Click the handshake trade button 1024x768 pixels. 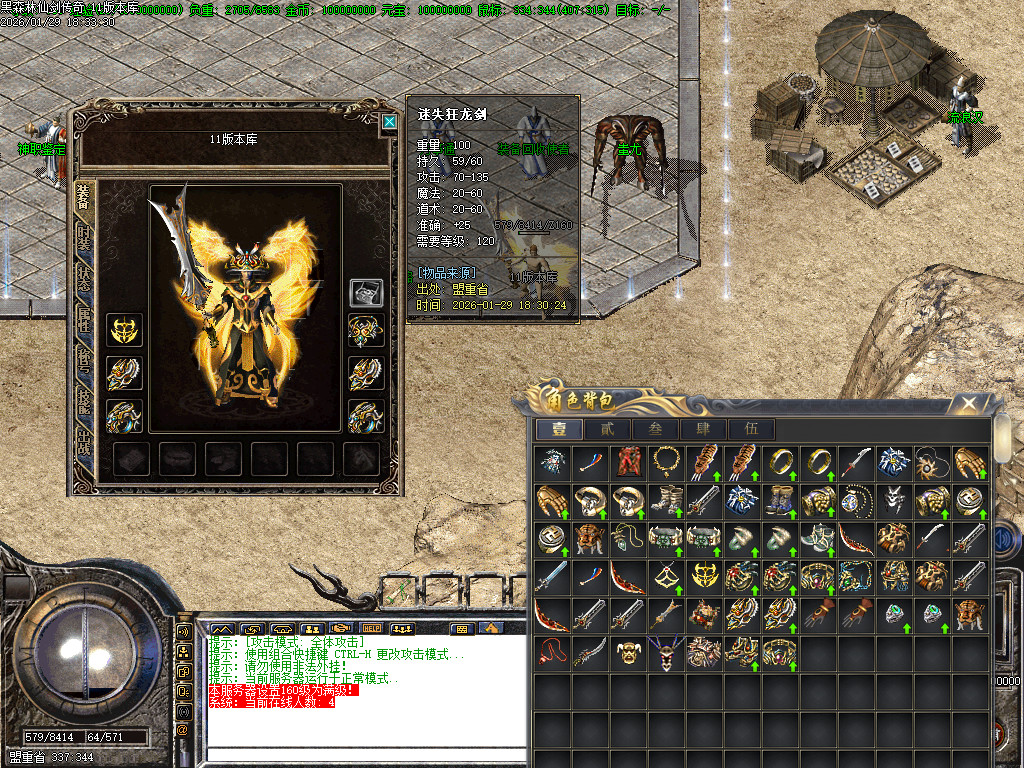point(340,629)
